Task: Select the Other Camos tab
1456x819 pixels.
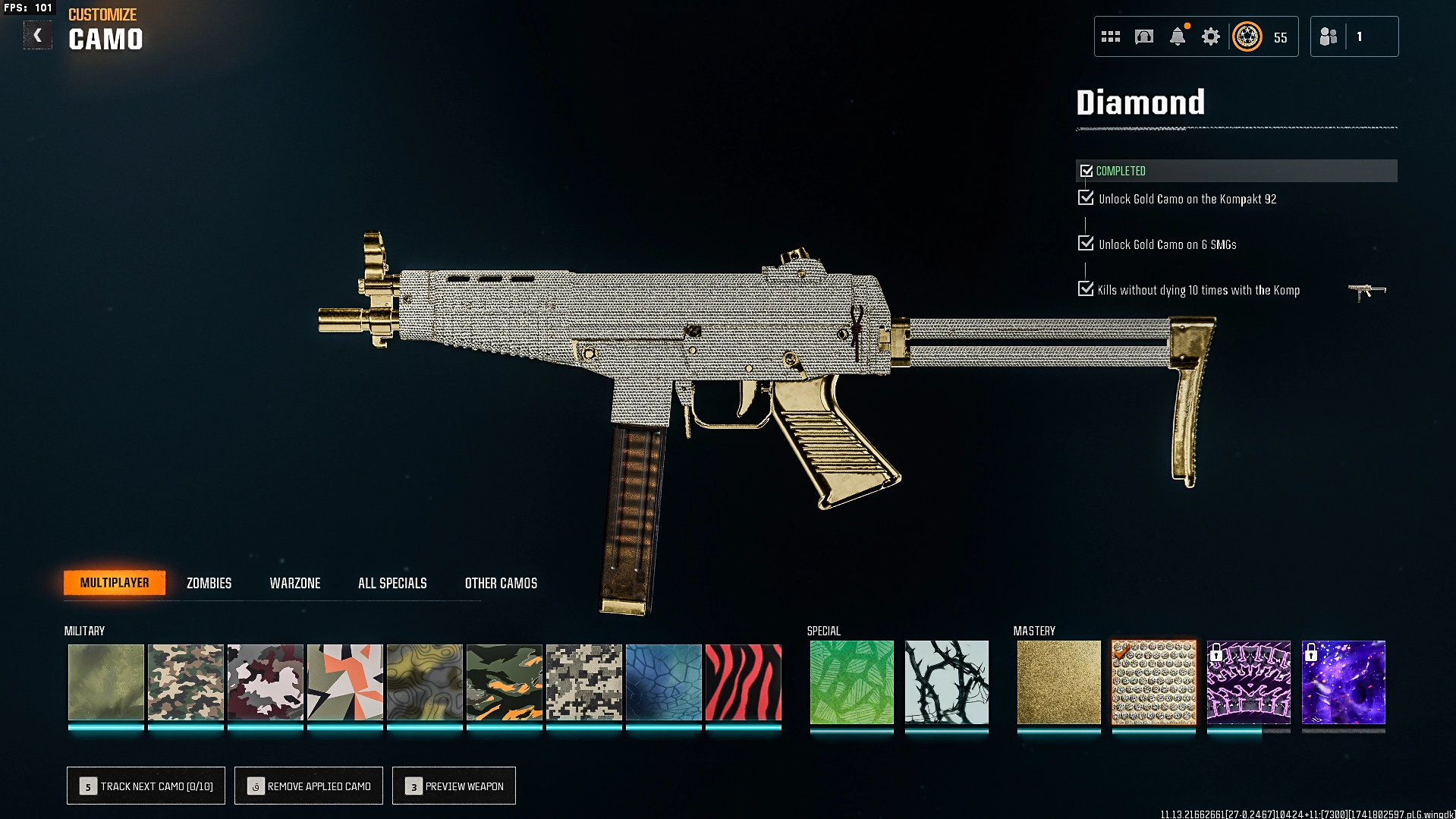Action: point(501,583)
